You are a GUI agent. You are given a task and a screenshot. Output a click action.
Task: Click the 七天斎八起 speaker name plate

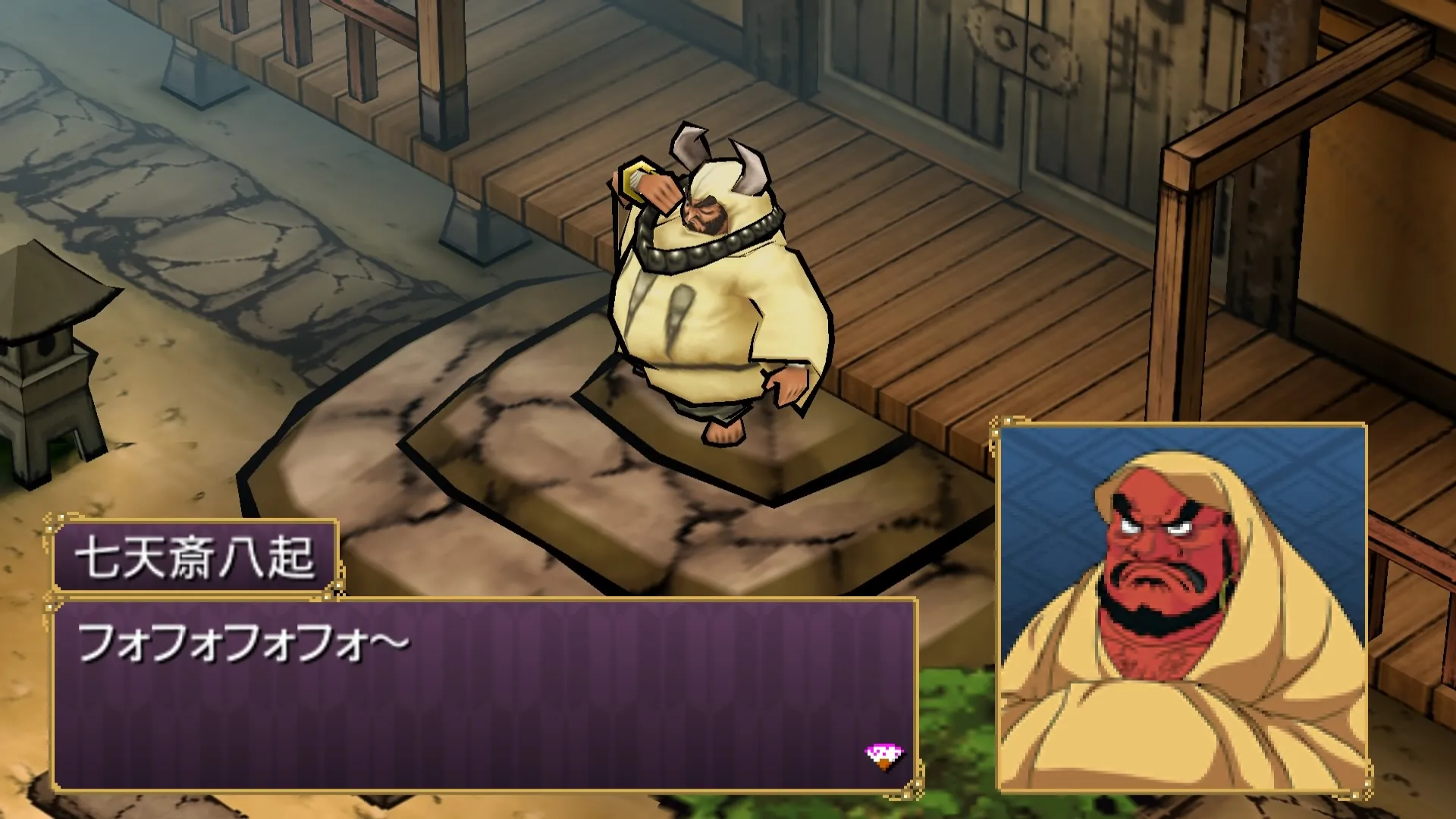(x=195, y=557)
